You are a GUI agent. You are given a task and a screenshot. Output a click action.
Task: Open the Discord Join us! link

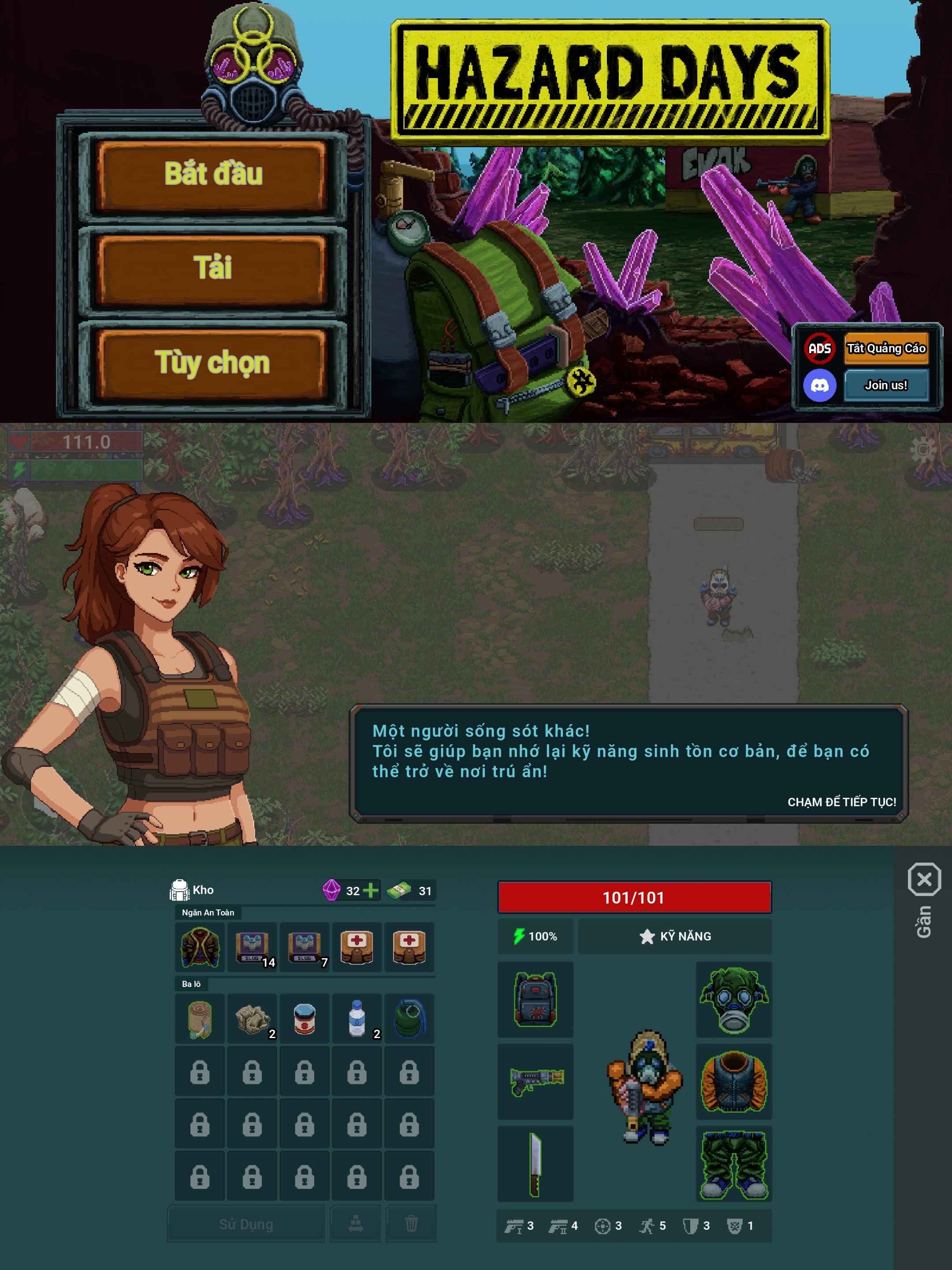[885, 385]
